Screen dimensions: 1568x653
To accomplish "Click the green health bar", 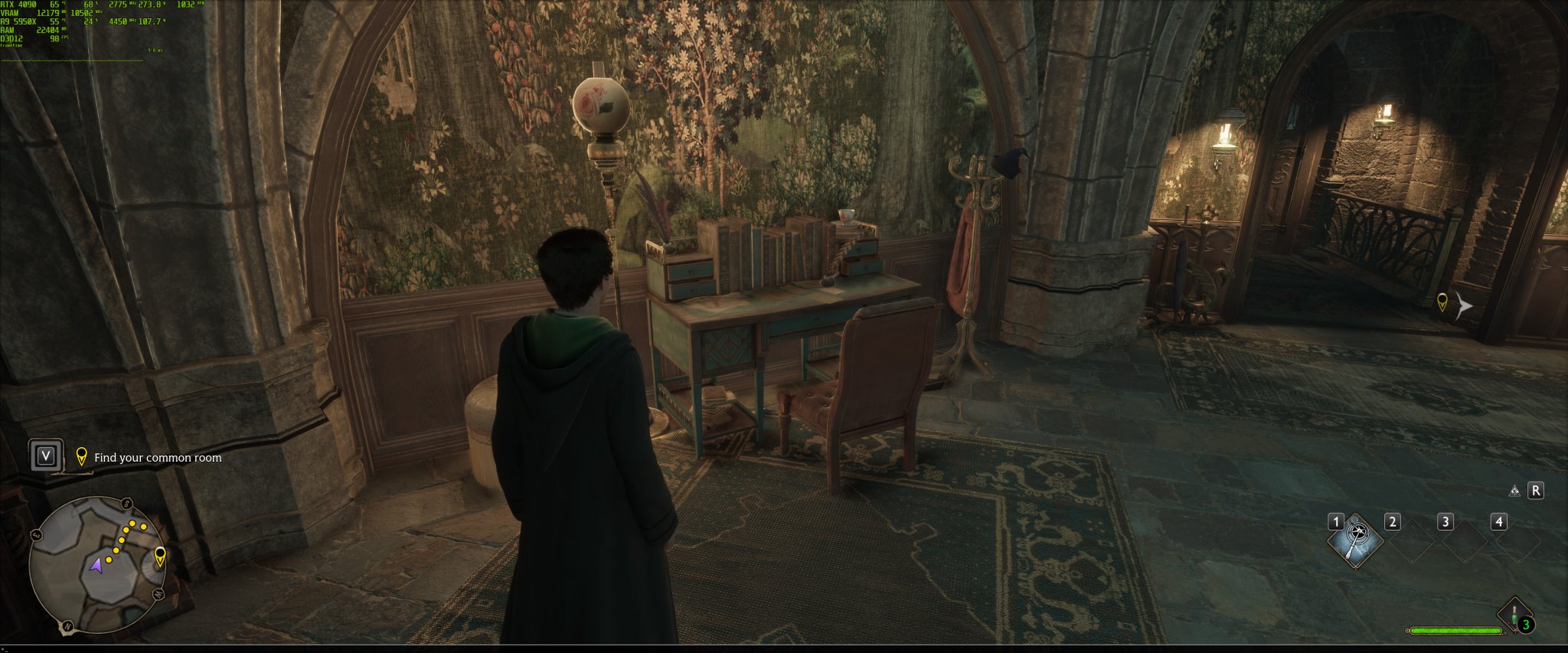I will point(1455,630).
